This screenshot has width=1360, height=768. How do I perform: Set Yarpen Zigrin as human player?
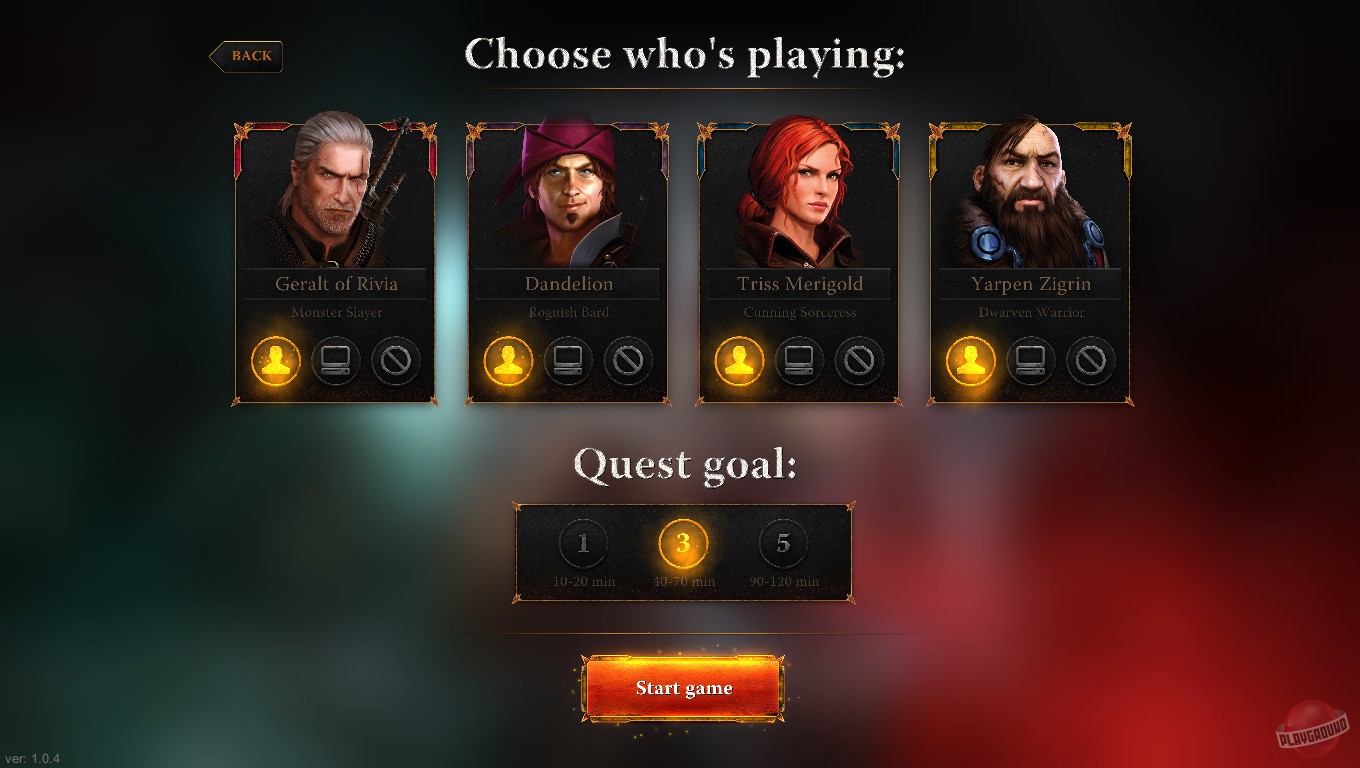click(968, 362)
